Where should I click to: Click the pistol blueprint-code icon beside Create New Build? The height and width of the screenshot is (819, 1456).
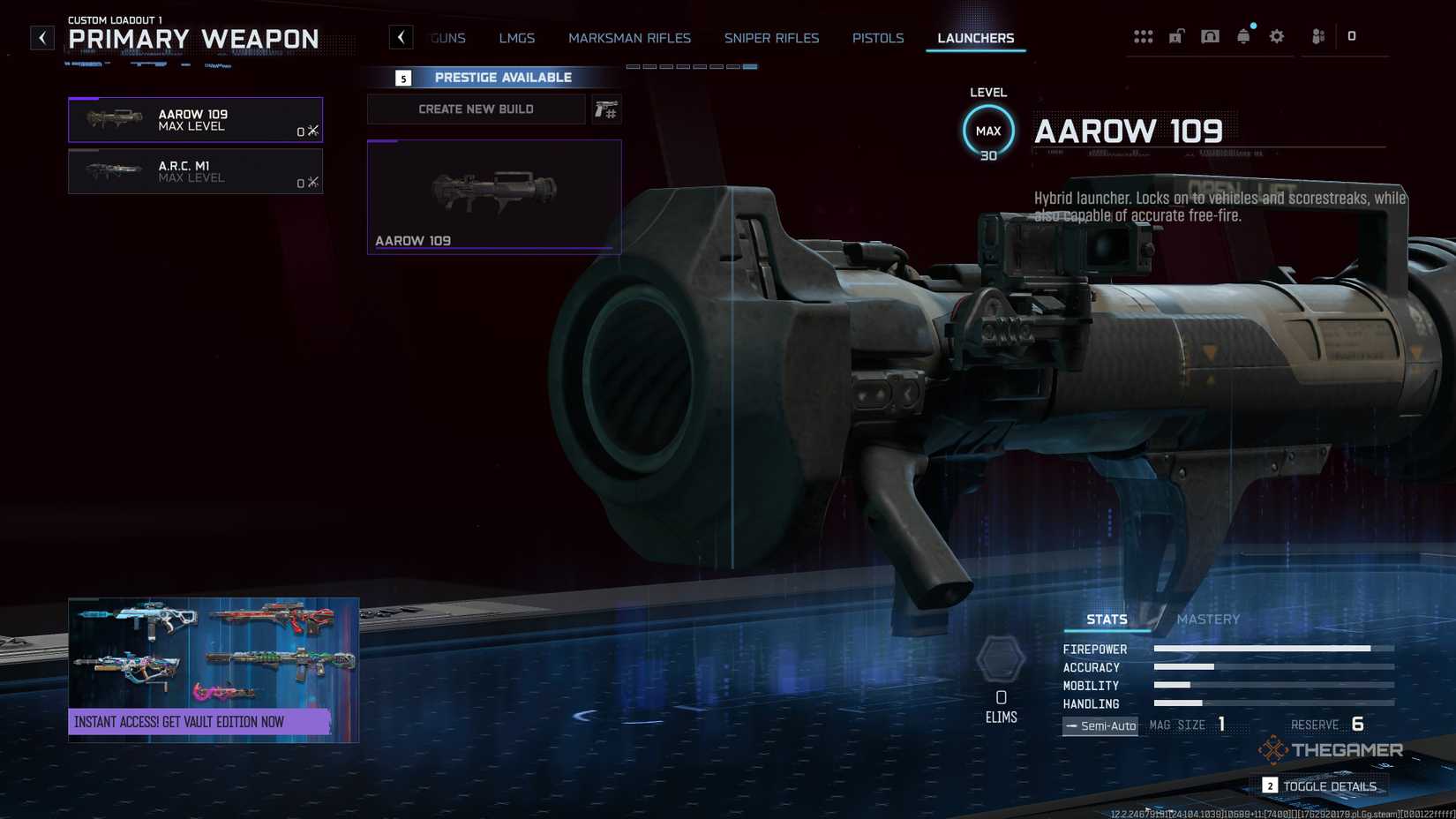point(607,109)
